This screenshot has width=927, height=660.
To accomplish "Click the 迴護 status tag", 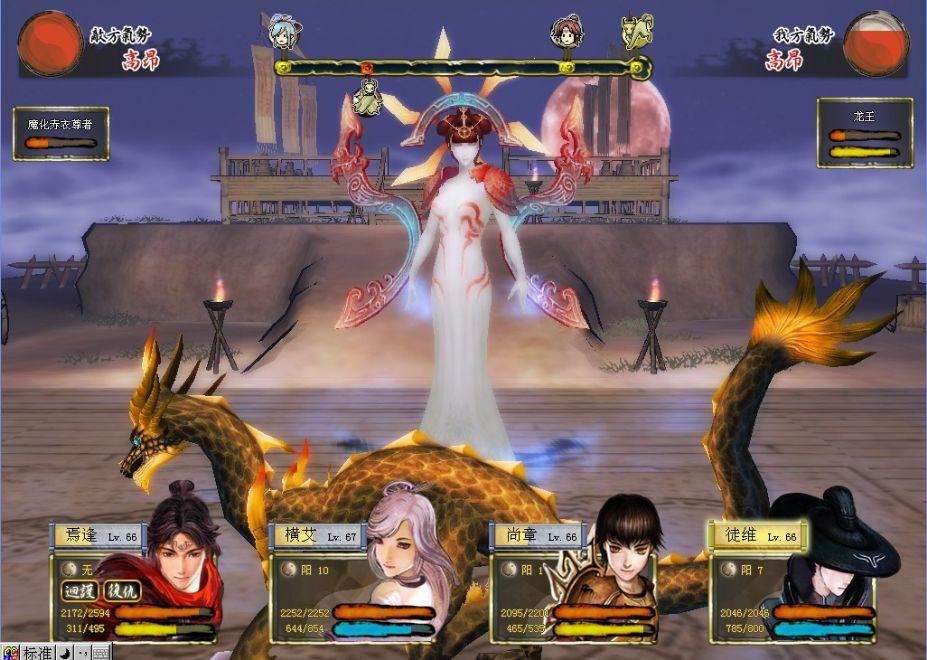I will (x=80, y=591).
